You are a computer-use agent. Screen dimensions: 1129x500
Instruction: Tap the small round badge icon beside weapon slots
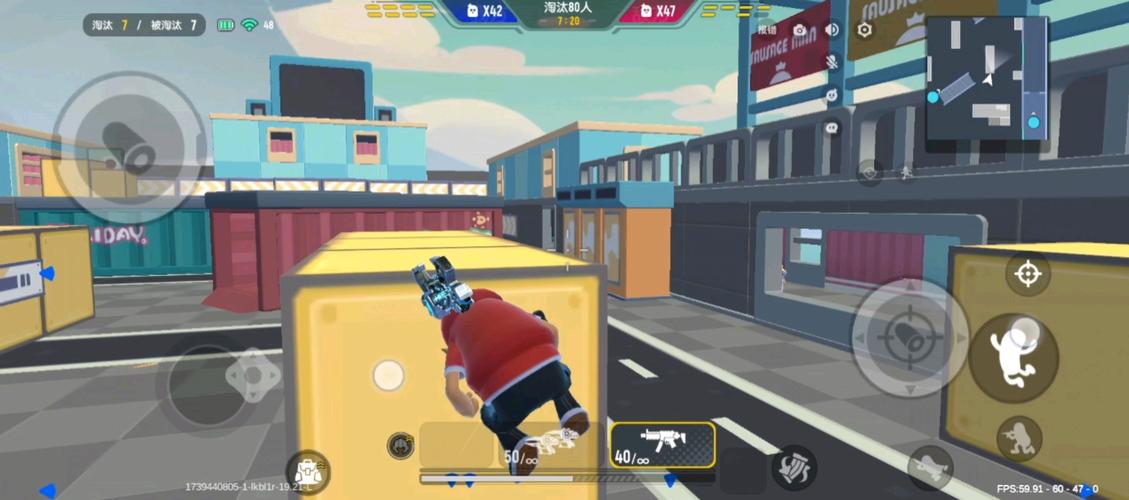400,445
